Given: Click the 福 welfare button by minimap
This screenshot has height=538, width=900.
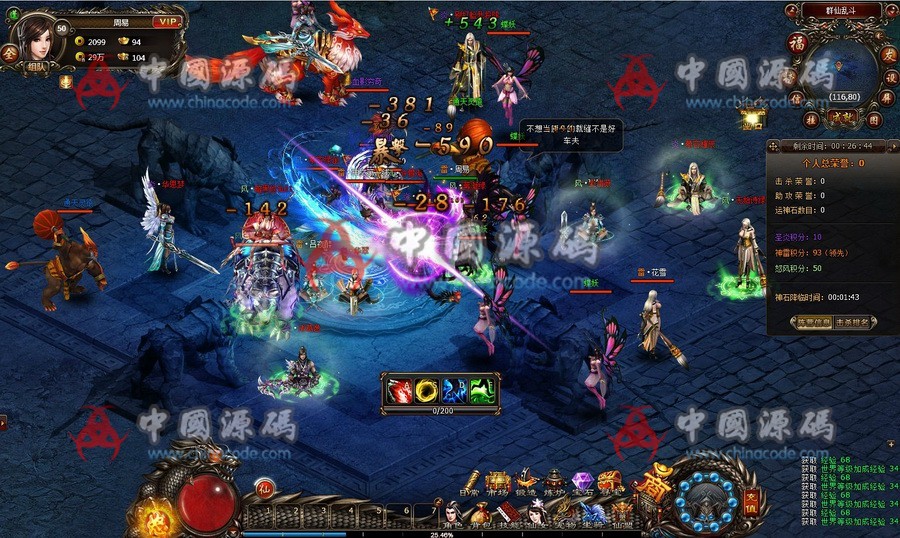Looking at the screenshot, I should coord(798,43).
